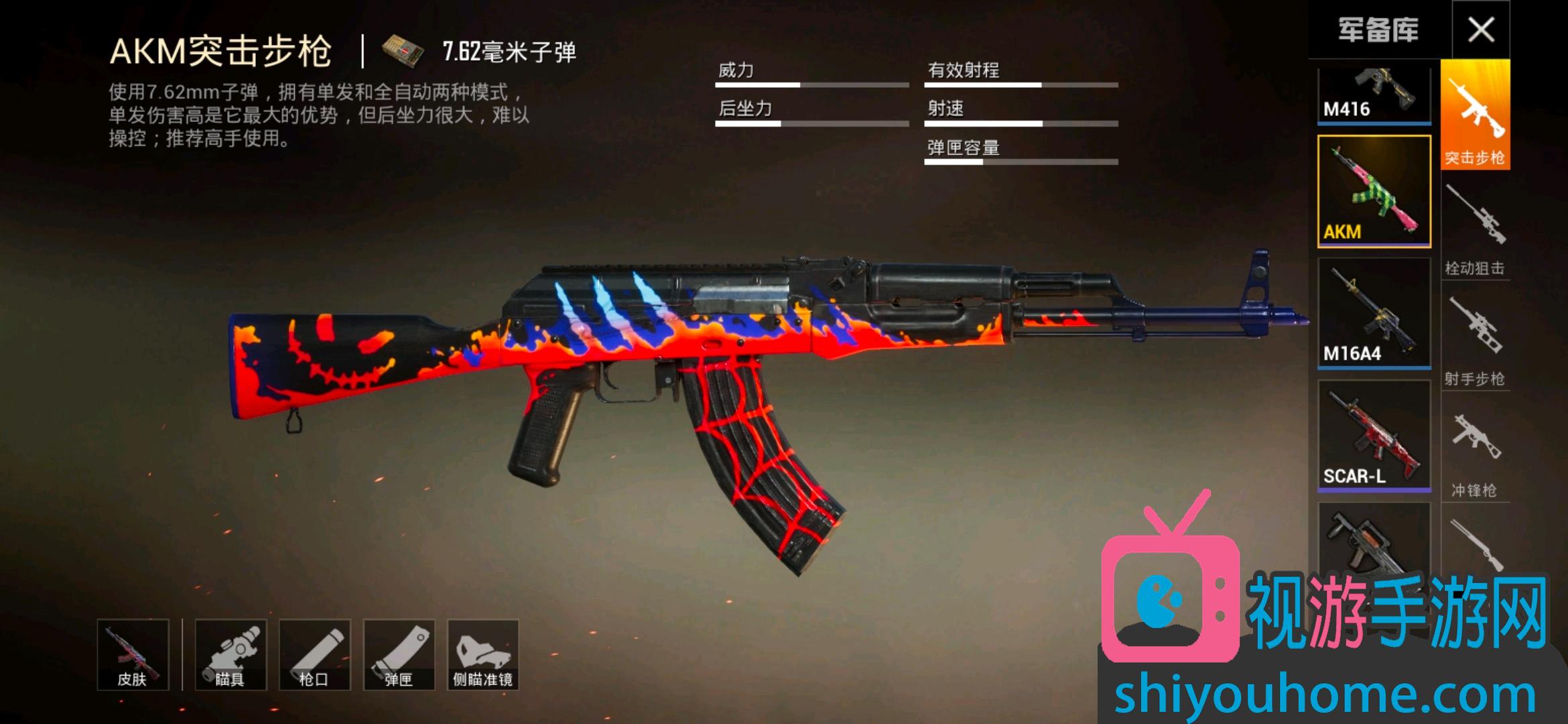Viewport: 1568px width, 724px height.
Task: Switch to the 冲锋枪 category
Action: (1475, 452)
